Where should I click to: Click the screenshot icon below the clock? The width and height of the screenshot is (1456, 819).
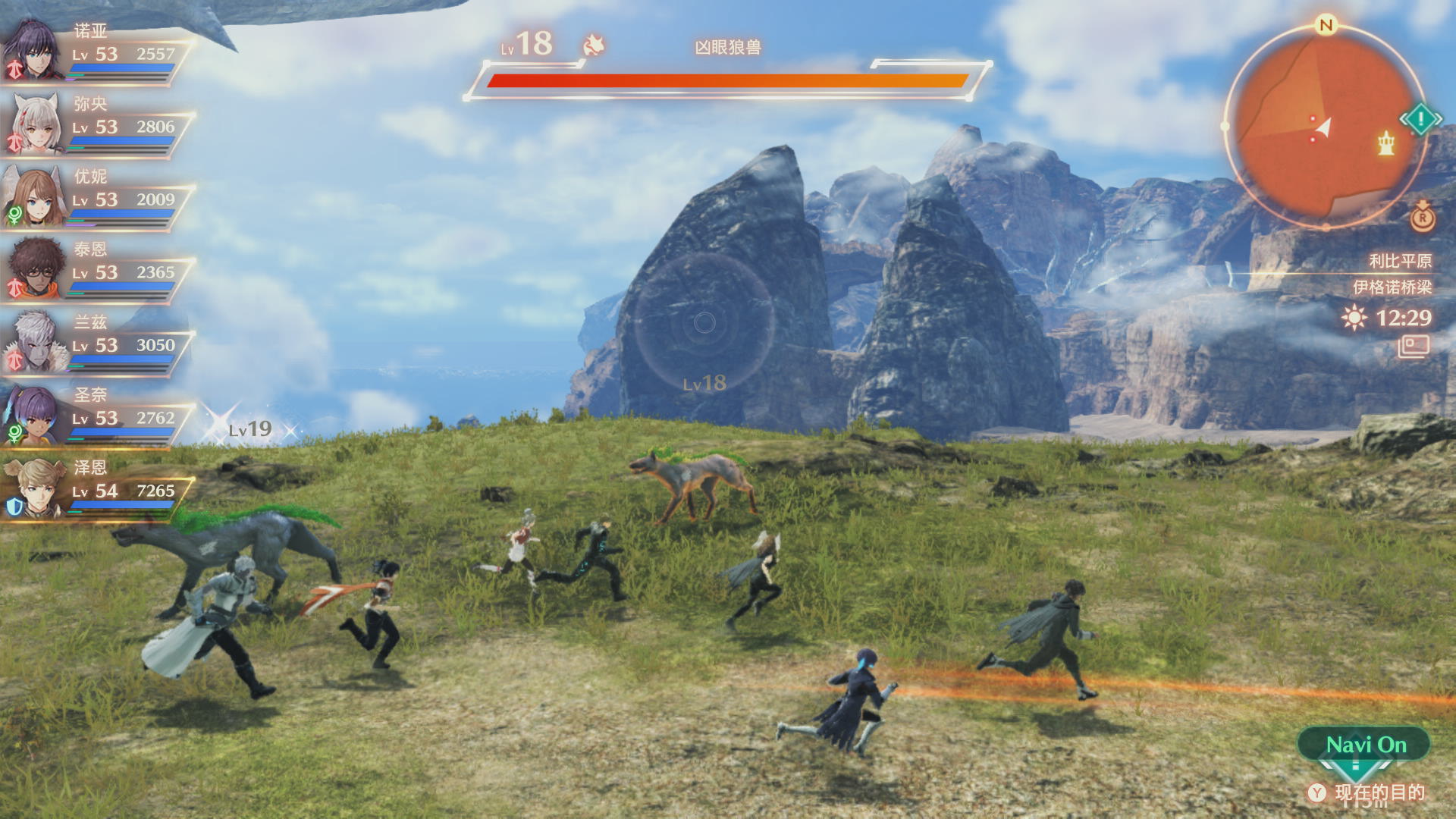(x=1414, y=347)
